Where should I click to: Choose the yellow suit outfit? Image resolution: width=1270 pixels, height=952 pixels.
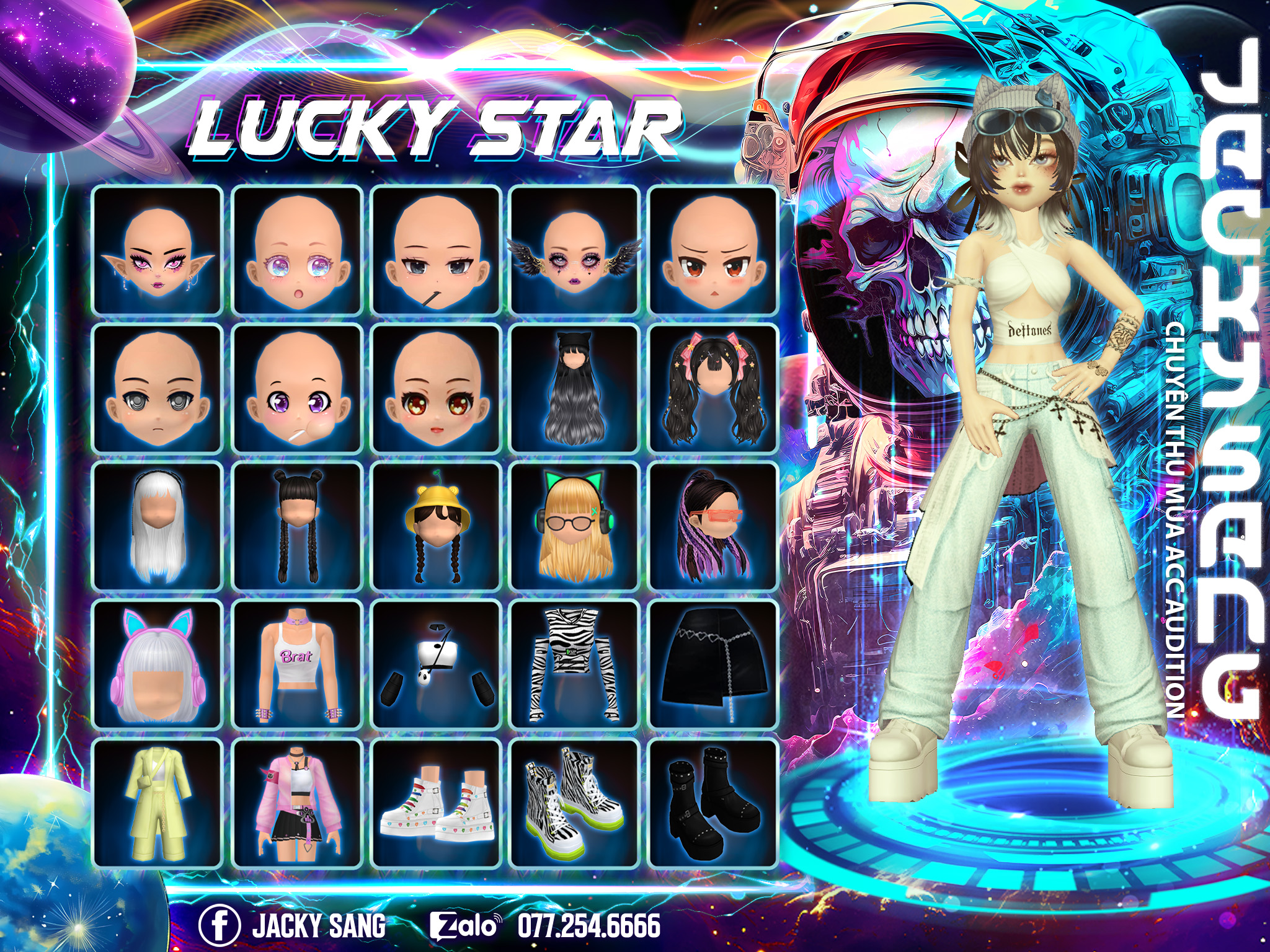pos(157,803)
